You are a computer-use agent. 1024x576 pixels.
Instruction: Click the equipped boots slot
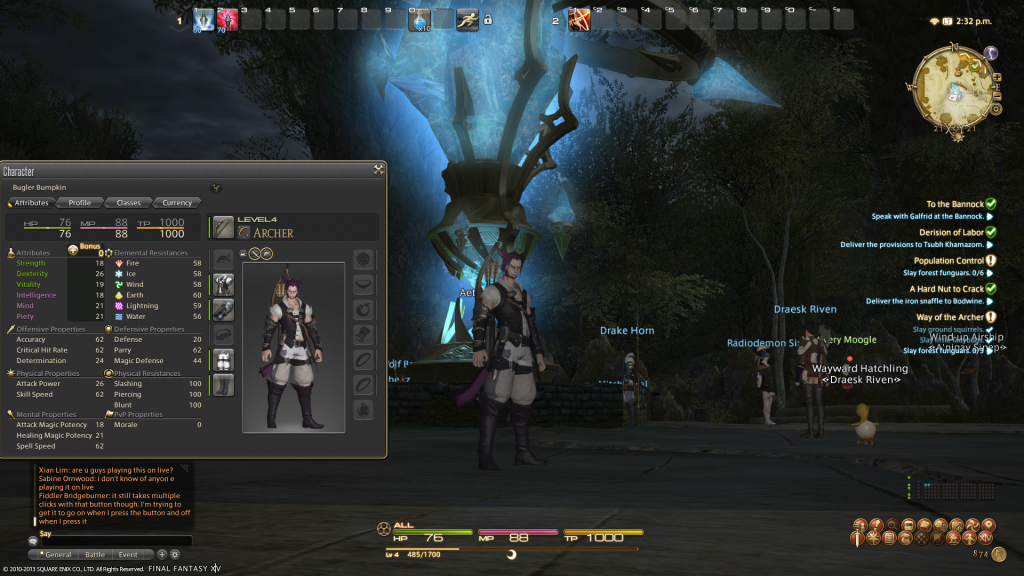click(223, 384)
